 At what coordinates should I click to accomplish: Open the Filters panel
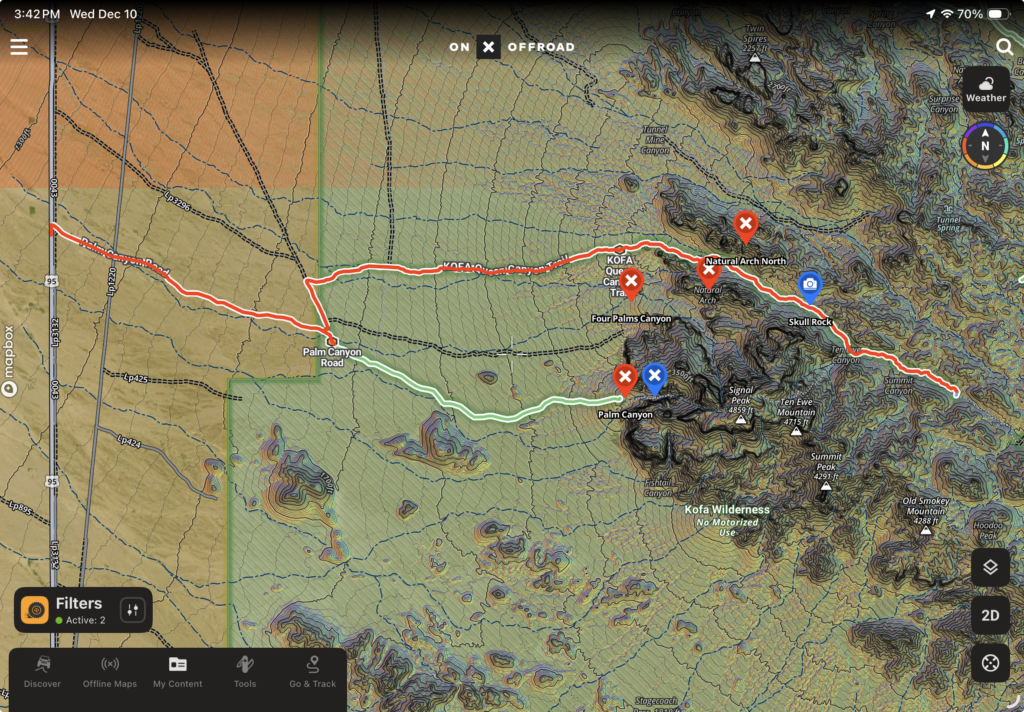click(x=66, y=609)
